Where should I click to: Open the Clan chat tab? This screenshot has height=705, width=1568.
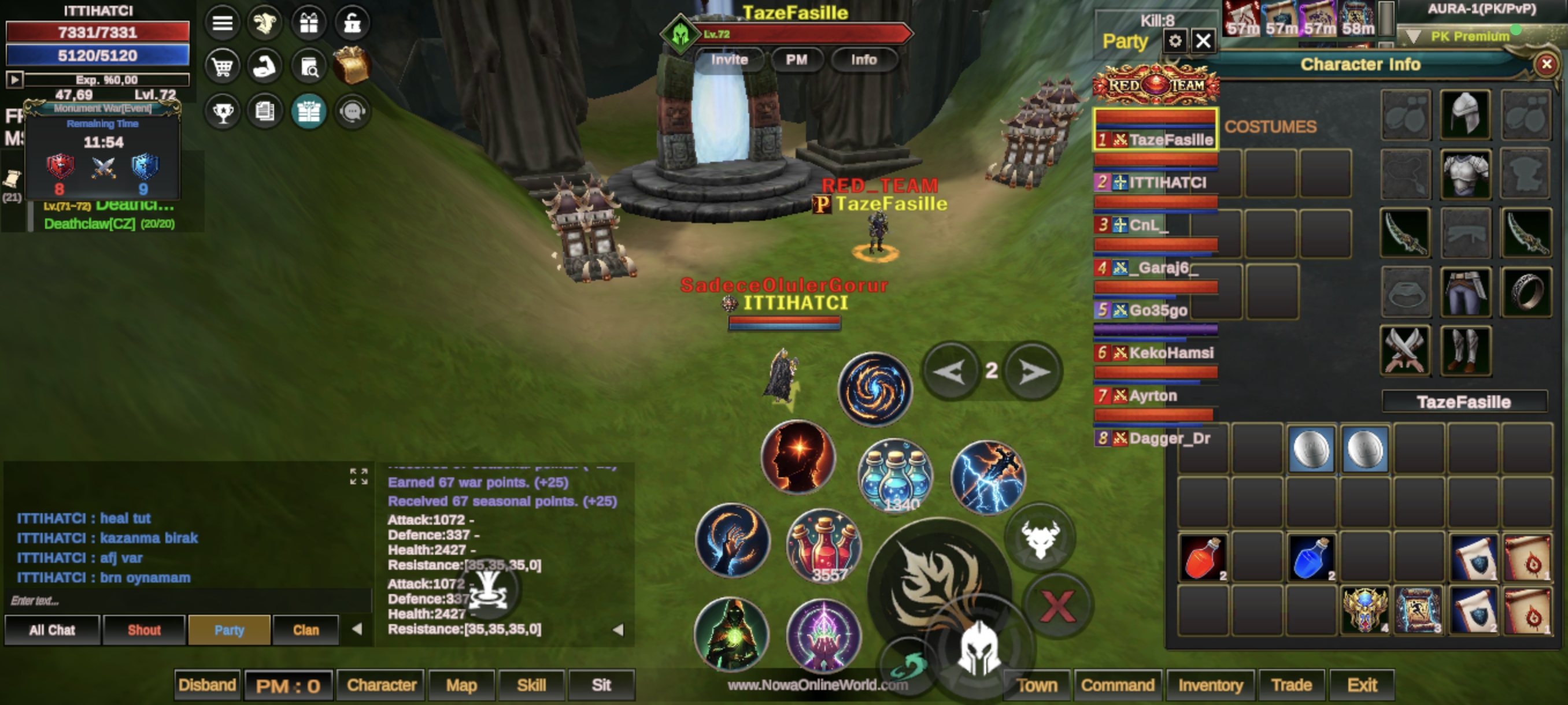click(x=306, y=629)
